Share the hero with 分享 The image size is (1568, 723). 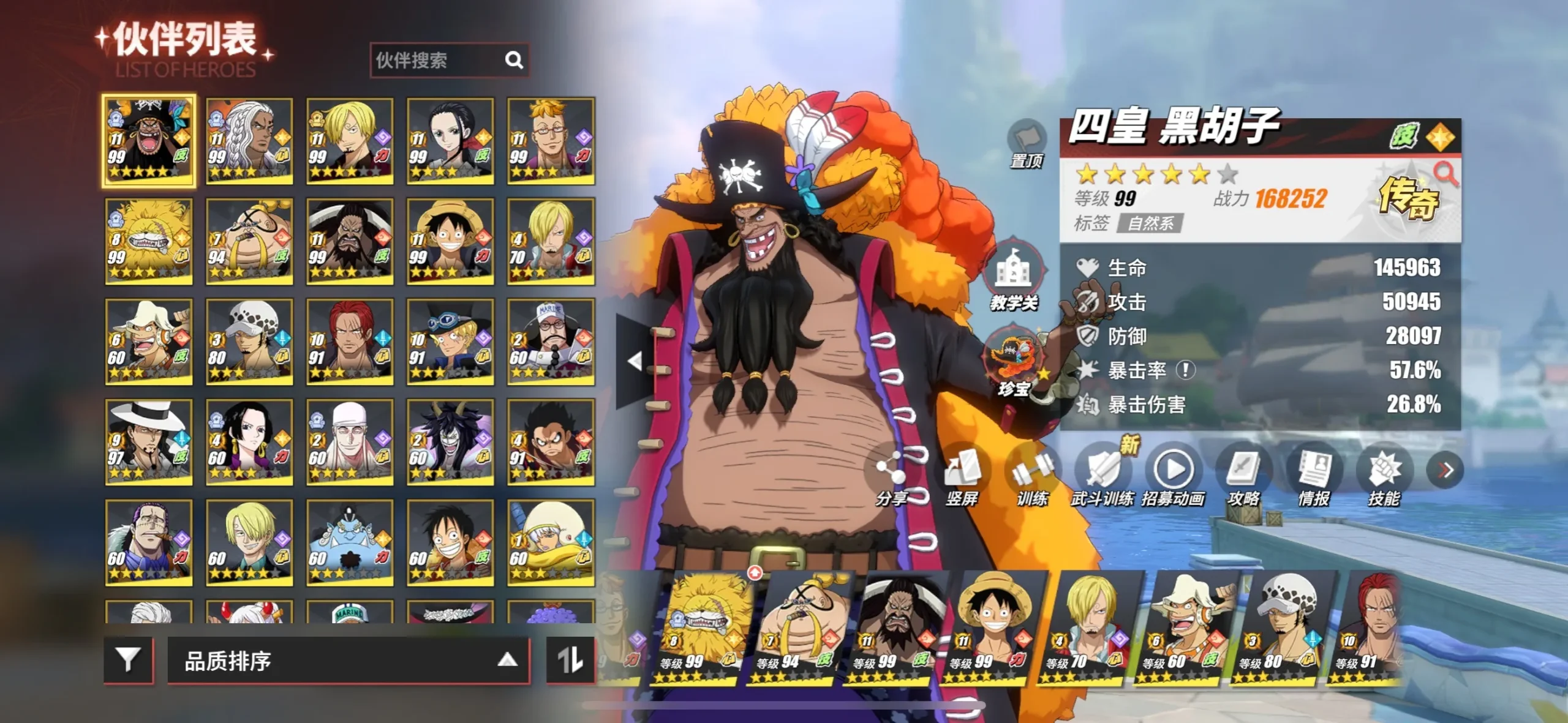click(x=891, y=478)
